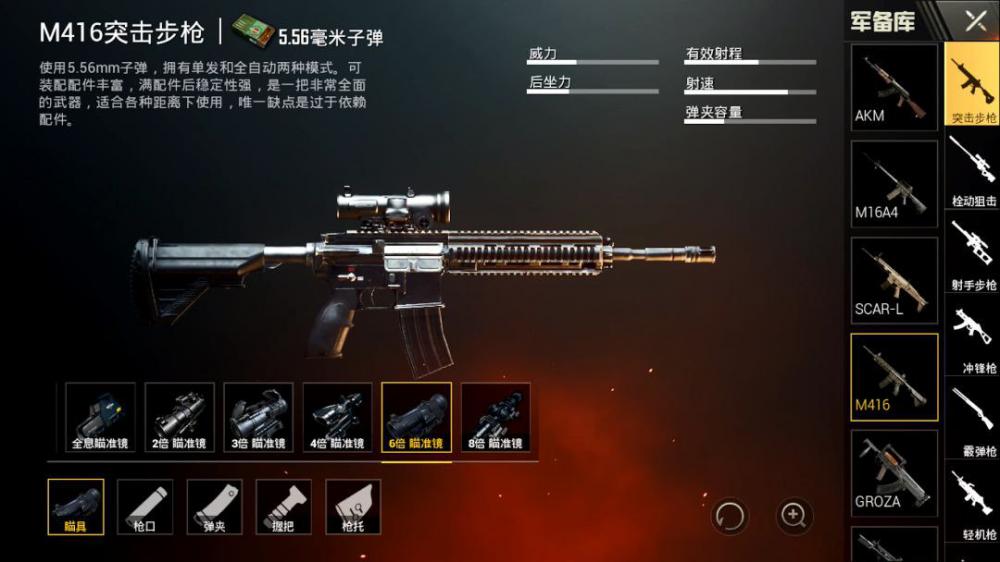Select the 弹夹 magazine attachment slot
The width and height of the screenshot is (1000, 562).
(214, 506)
